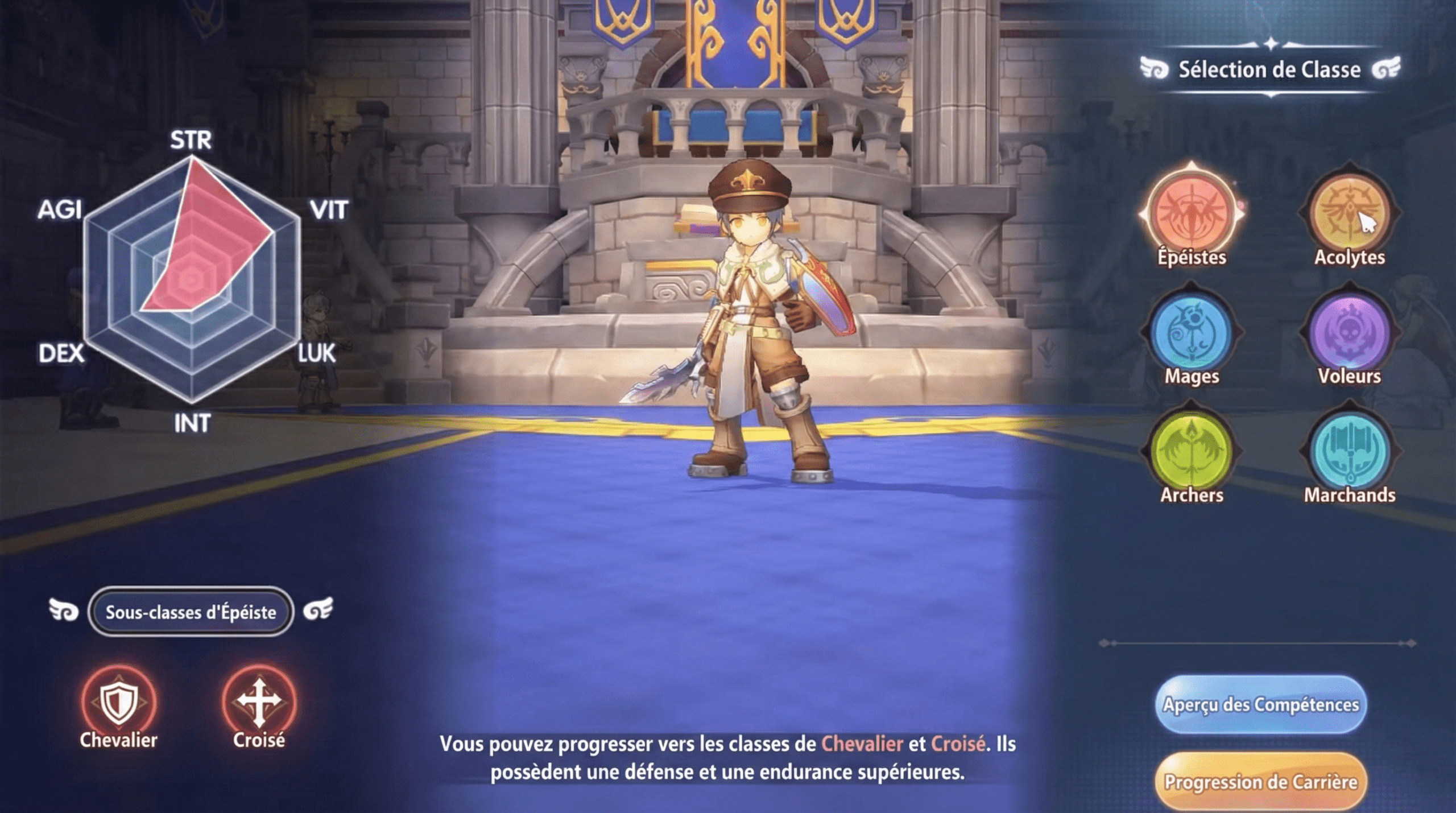Select the Épéistes class icon
The width and height of the screenshot is (1456, 813).
pyautogui.click(x=1191, y=213)
